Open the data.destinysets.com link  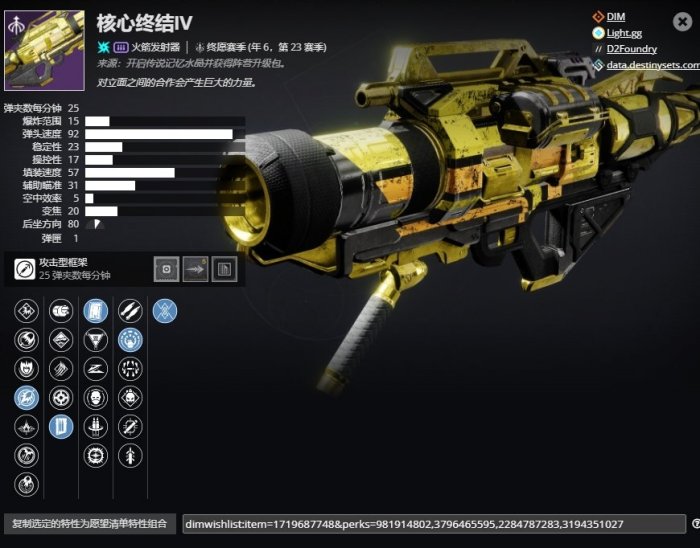point(649,65)
